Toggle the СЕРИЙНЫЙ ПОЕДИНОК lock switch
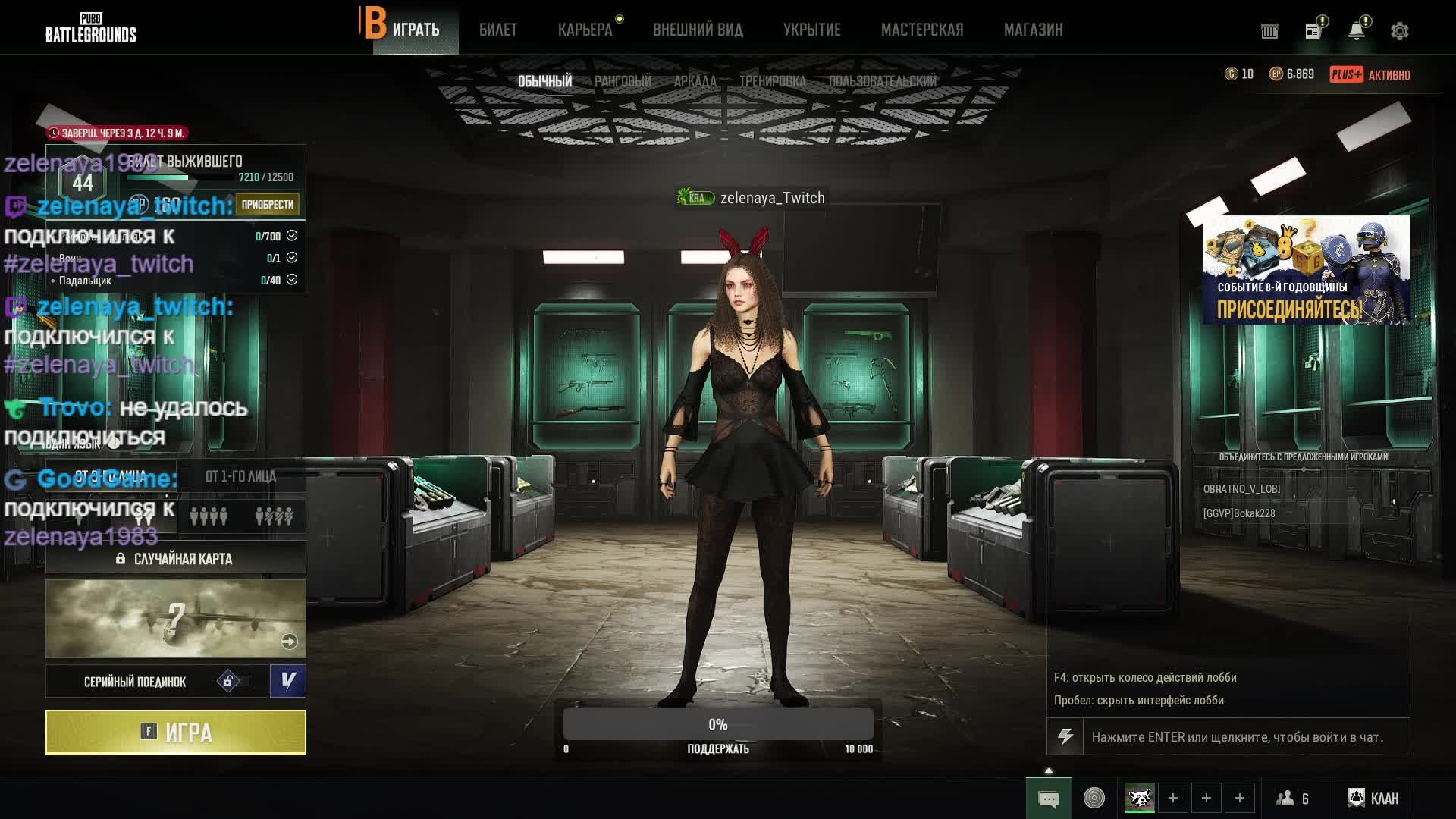The image size is (1456, 819). point(233,681)
